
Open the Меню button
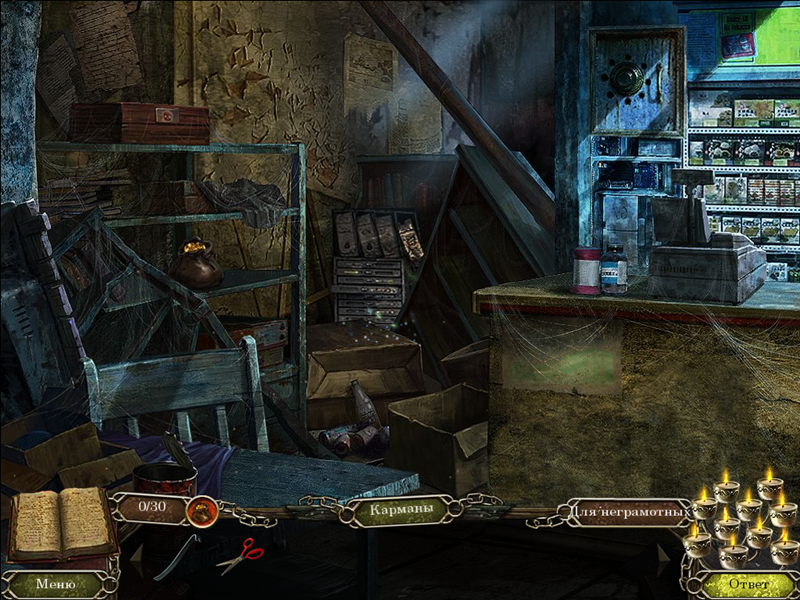55,583
